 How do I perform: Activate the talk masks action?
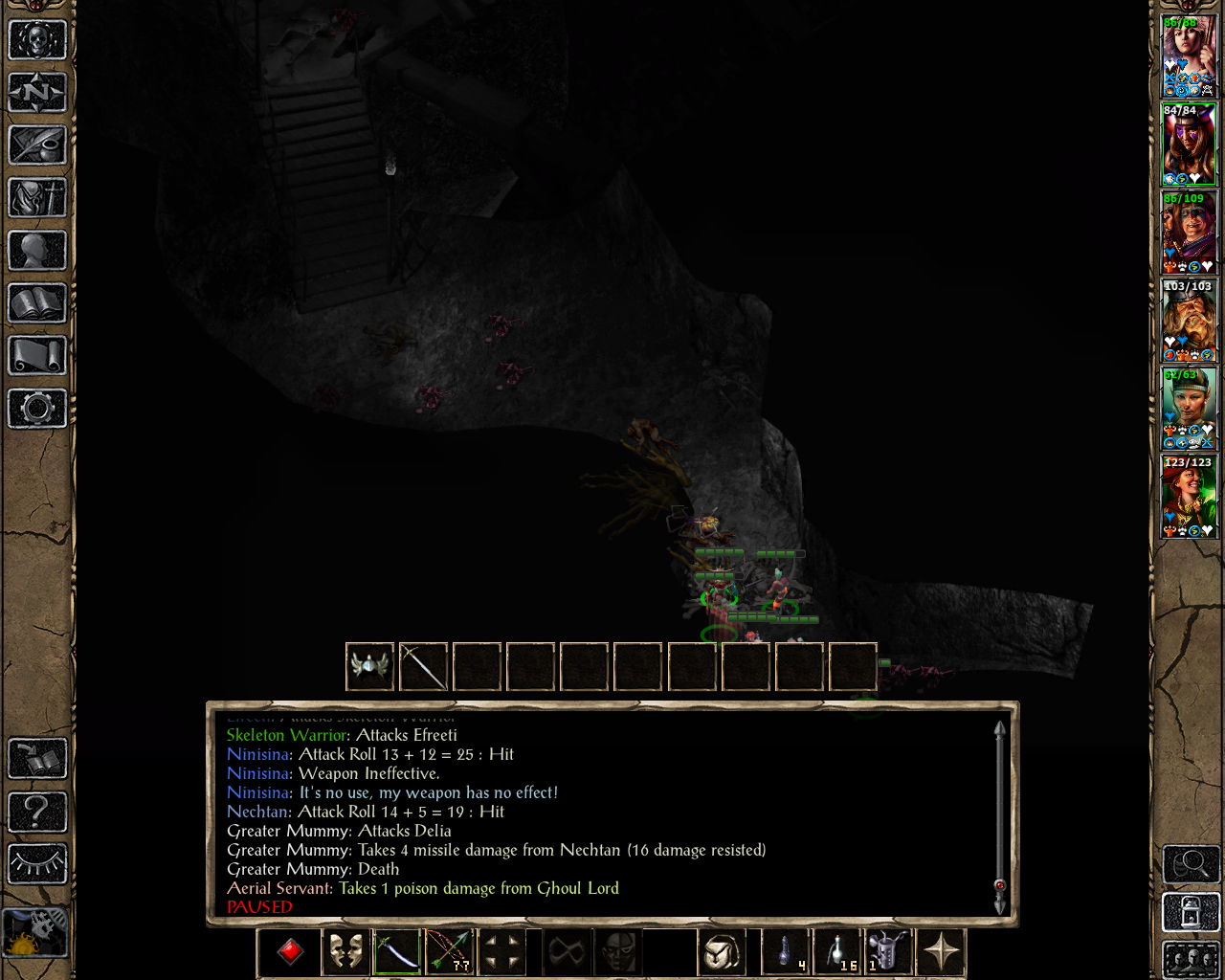[x=345, y=952]
